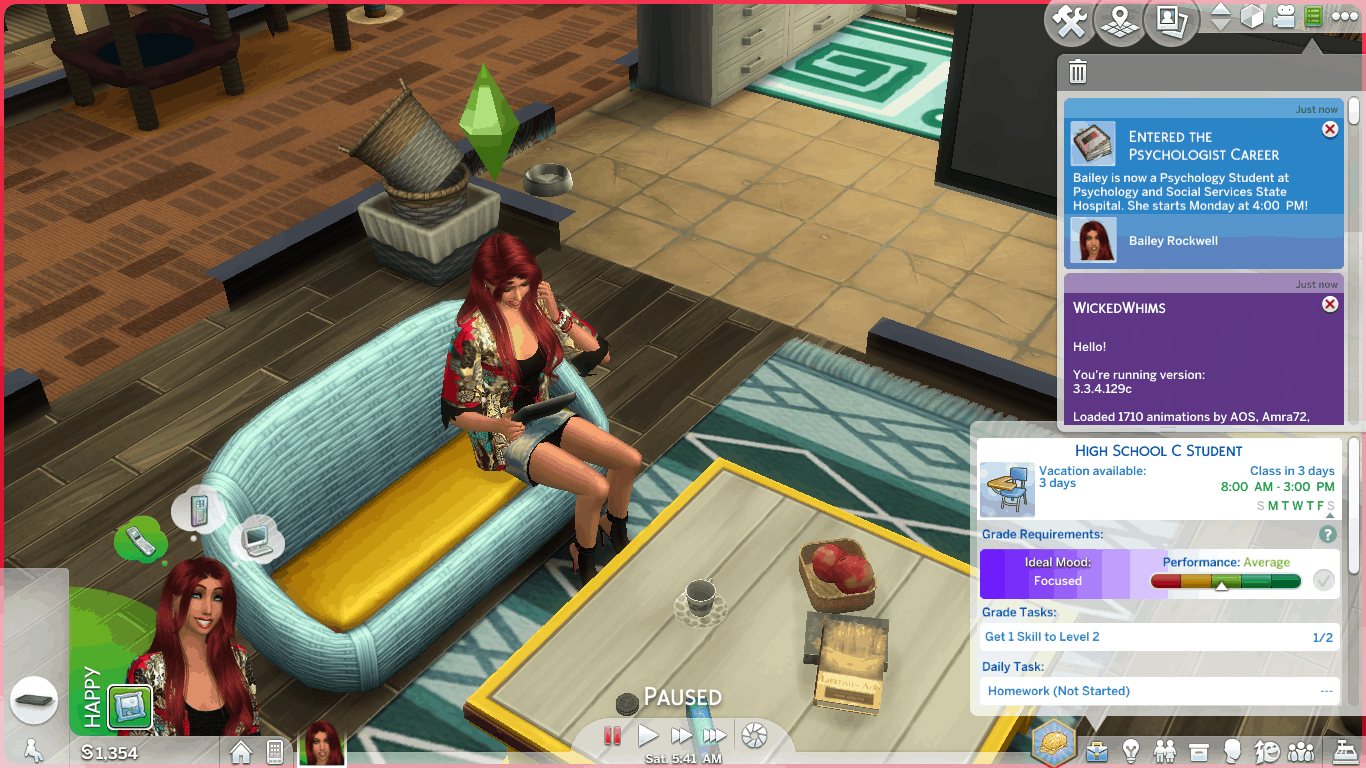
Task: Toggle the green notification wall icon
Action: point(1313,17)
